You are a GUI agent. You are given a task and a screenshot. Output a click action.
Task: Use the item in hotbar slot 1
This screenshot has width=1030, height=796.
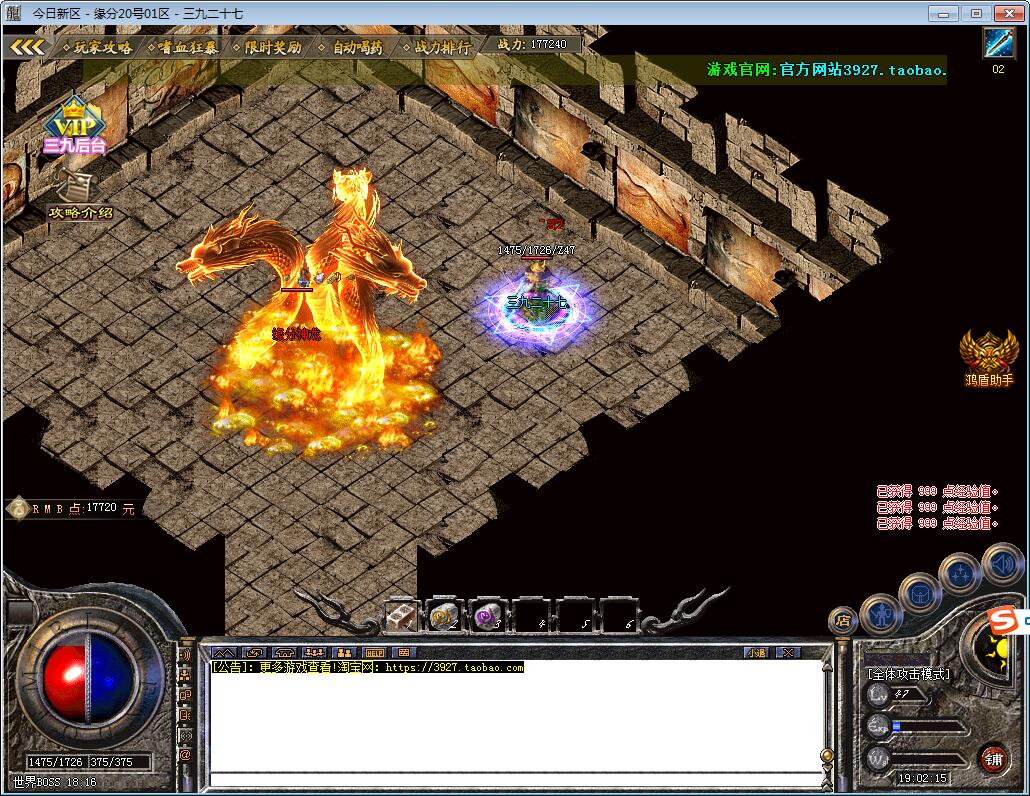click(401, 616)
